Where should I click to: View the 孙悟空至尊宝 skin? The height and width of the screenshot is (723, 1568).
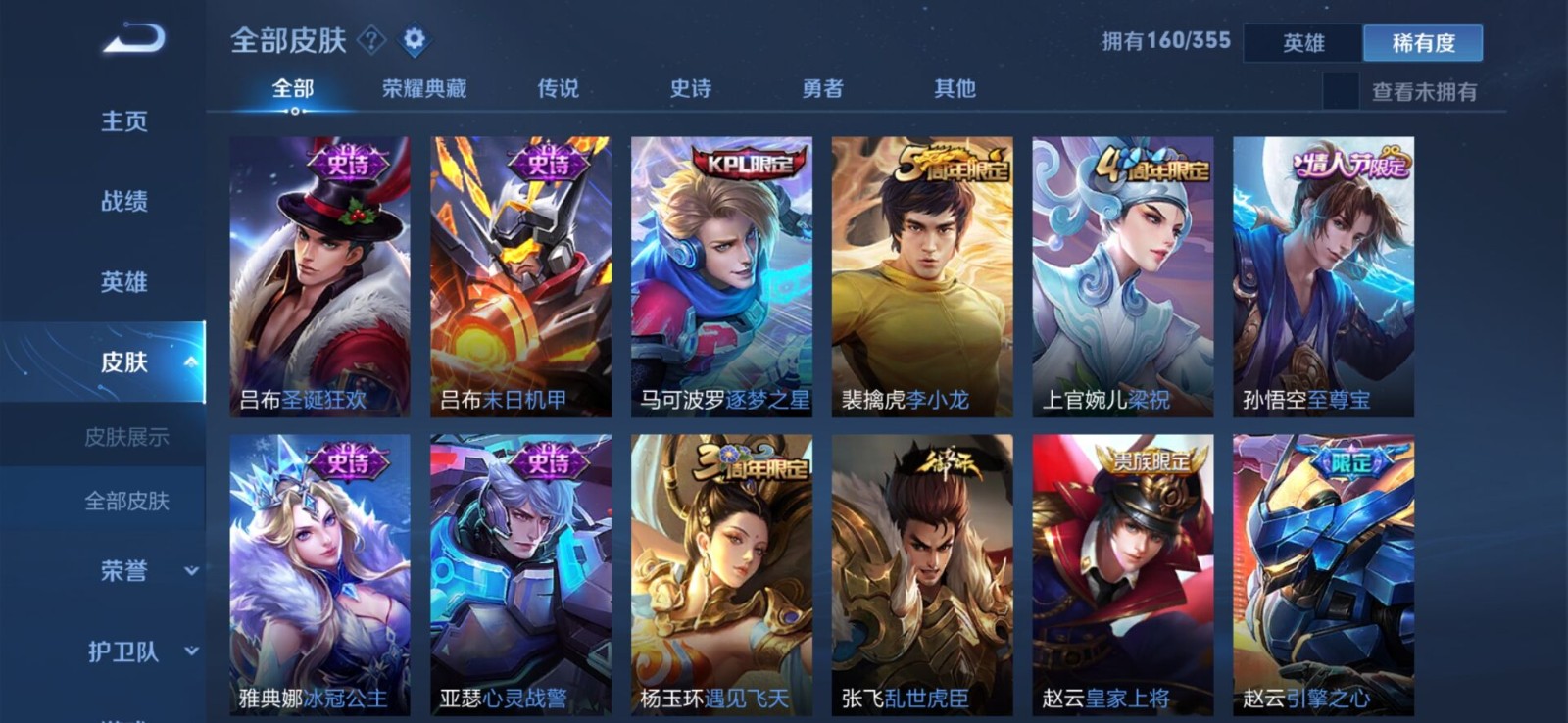click(x=1325, y=274)
